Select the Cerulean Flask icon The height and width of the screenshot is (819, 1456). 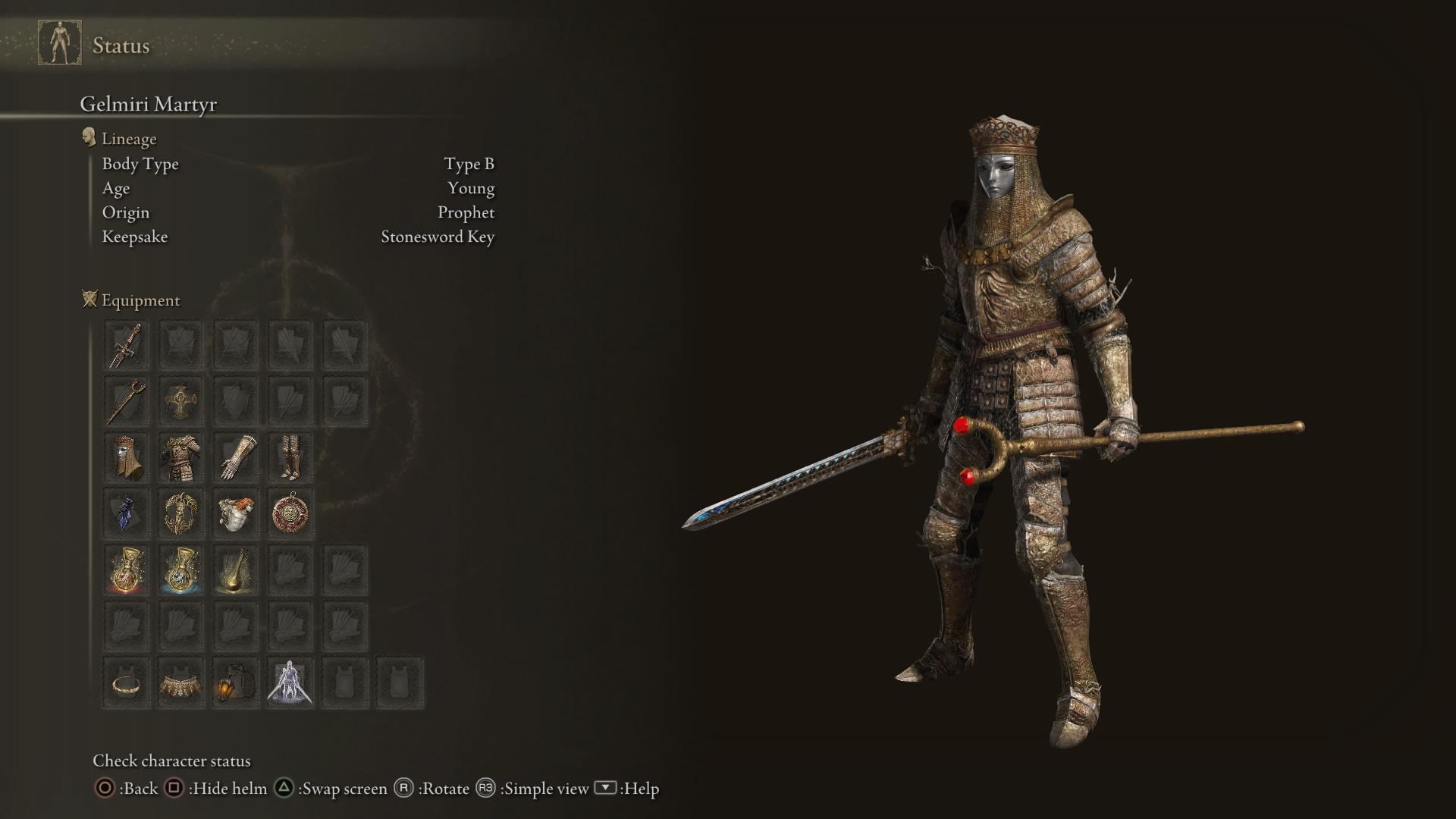click(x=180, y=570)
